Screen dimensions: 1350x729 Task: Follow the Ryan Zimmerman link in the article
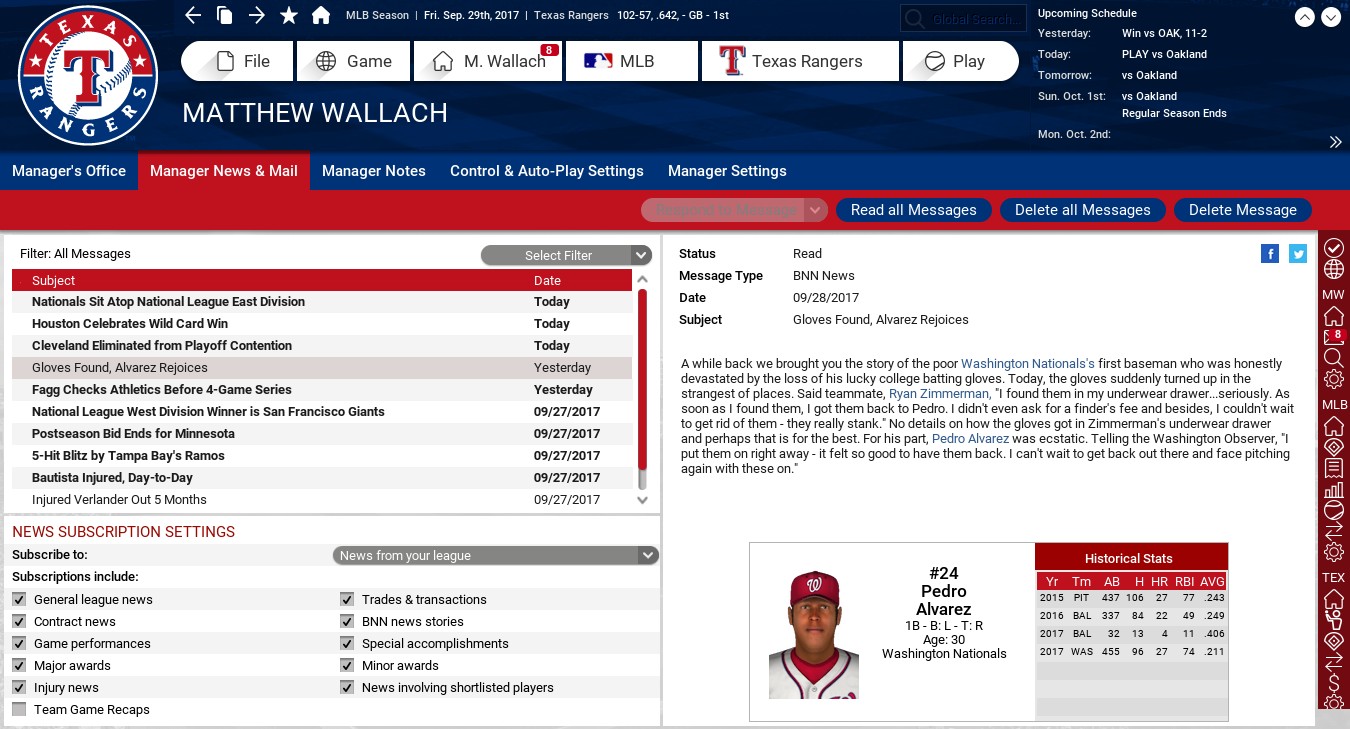[939, 394]
